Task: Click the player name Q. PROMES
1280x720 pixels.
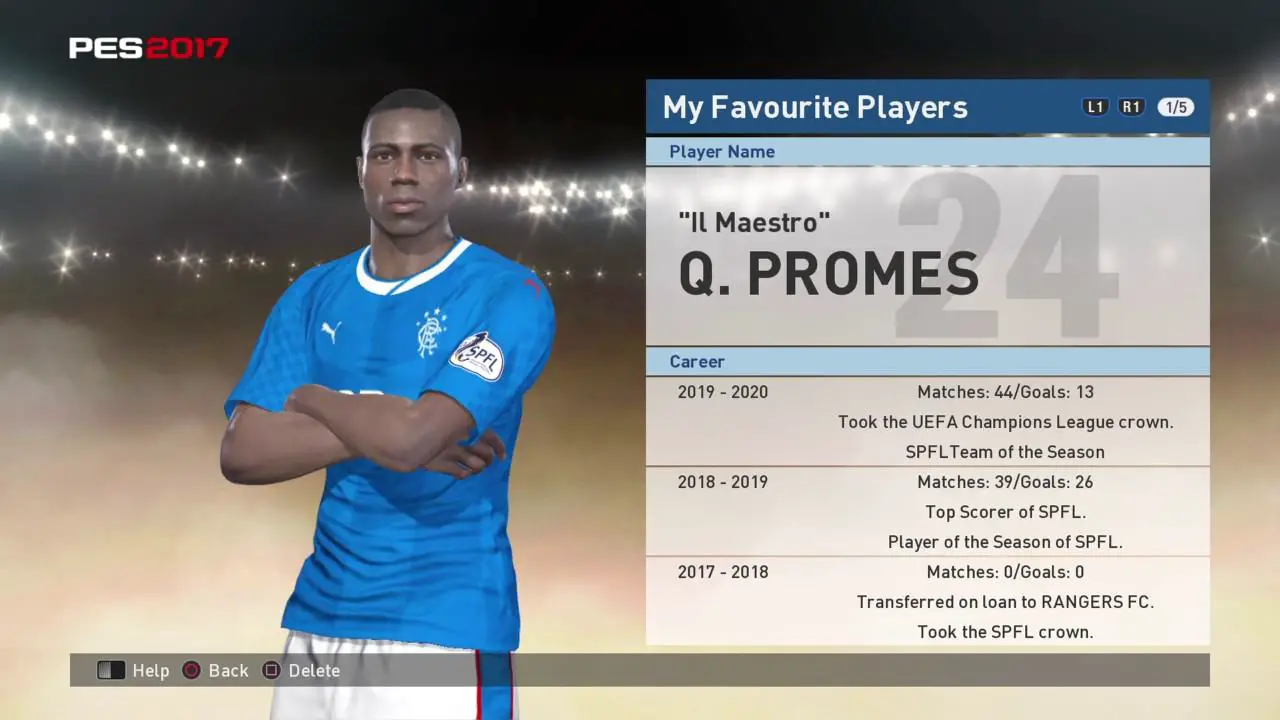Action: tap(828, 273)
